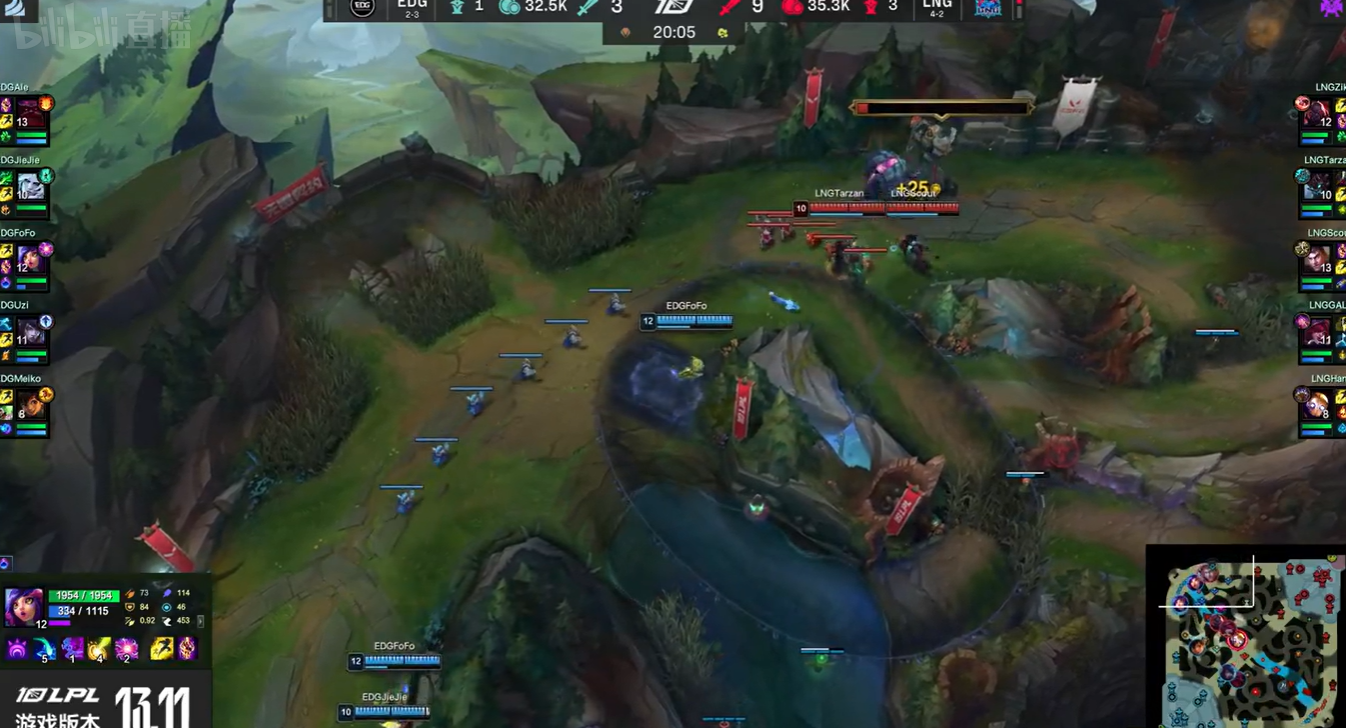Click the yellow Flash summoner spell icon
Viewport: 1346px width, 728px height.
(161, 650)
